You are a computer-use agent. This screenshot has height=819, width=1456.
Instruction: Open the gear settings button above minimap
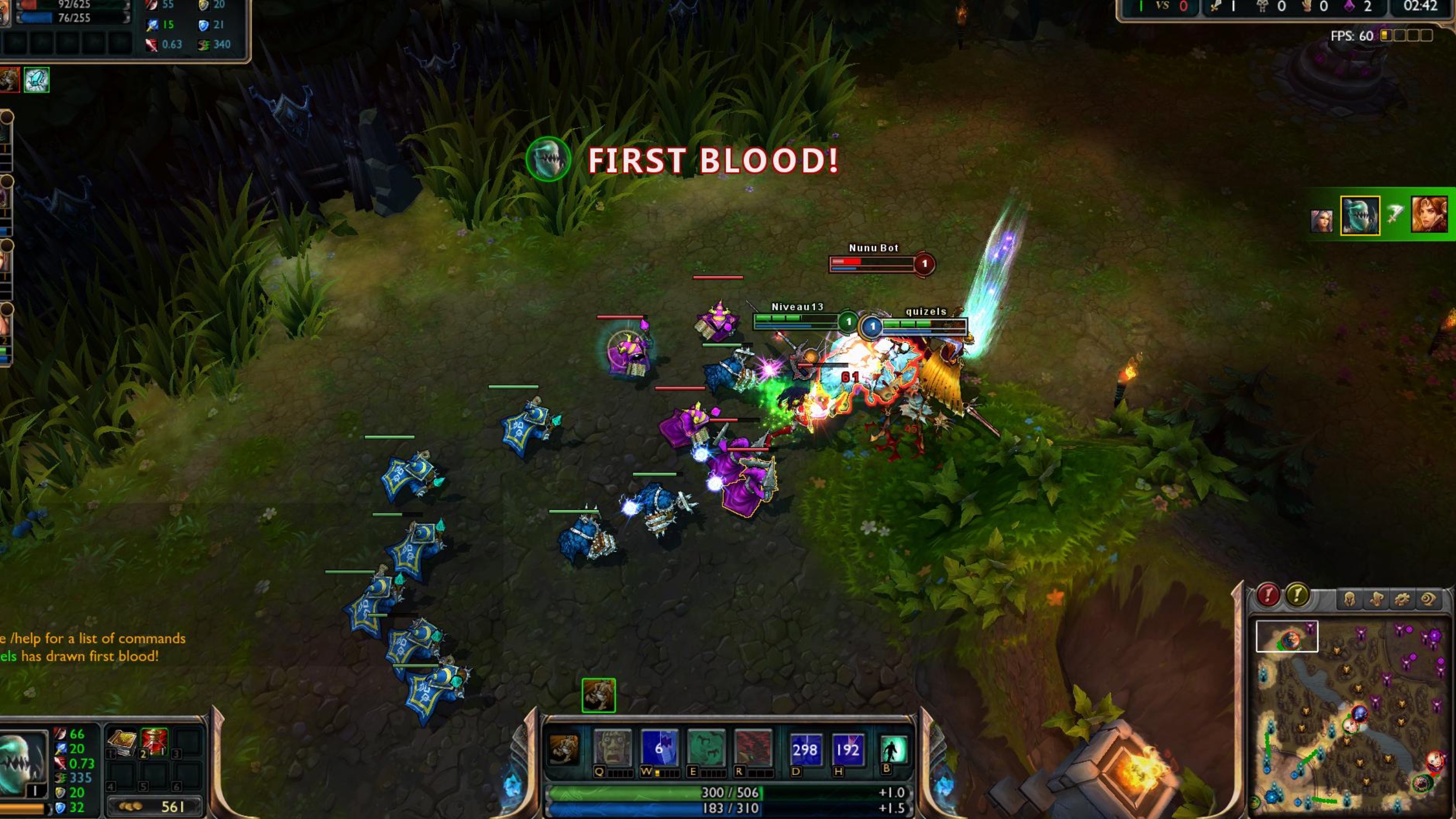pyautogui.click(x=1402, y=599)
